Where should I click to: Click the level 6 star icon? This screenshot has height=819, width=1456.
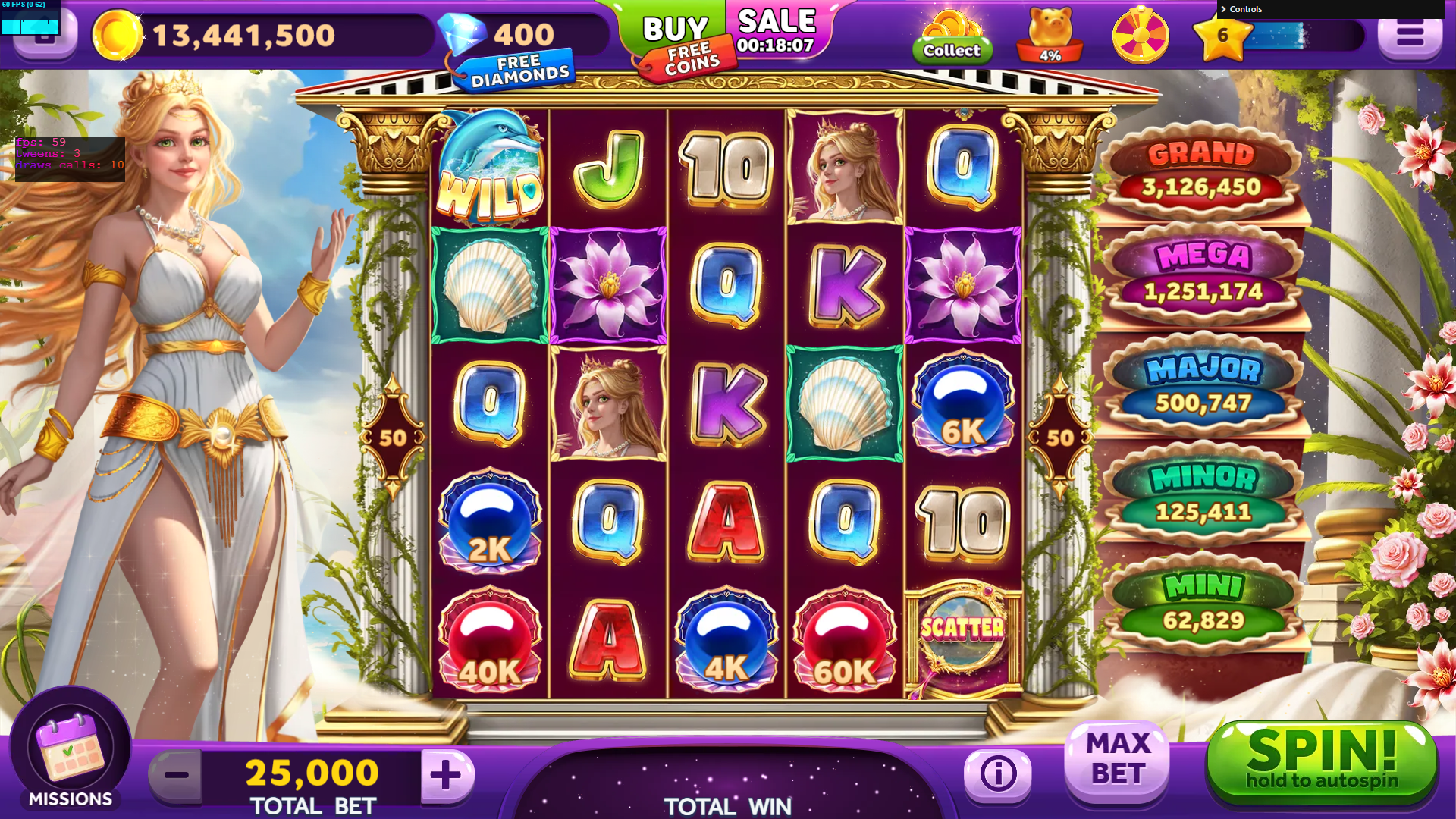[x=1222, y=36]
